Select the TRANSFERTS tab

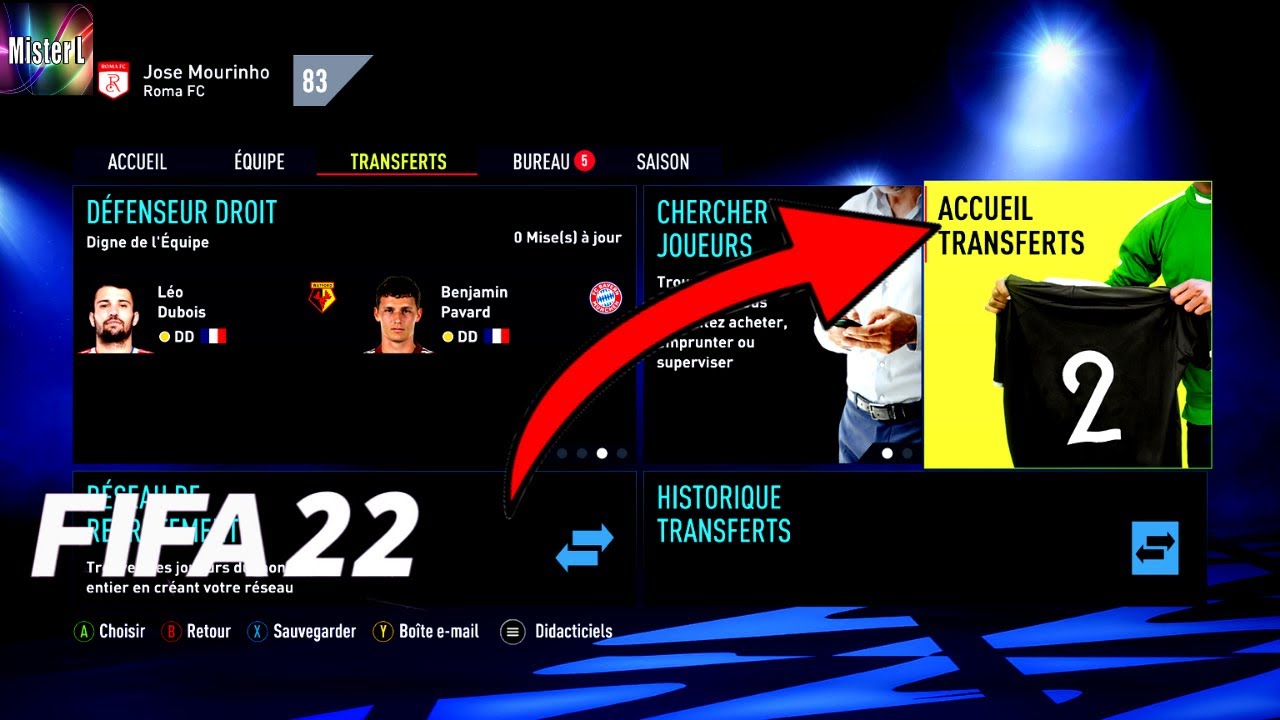(398, 162)
